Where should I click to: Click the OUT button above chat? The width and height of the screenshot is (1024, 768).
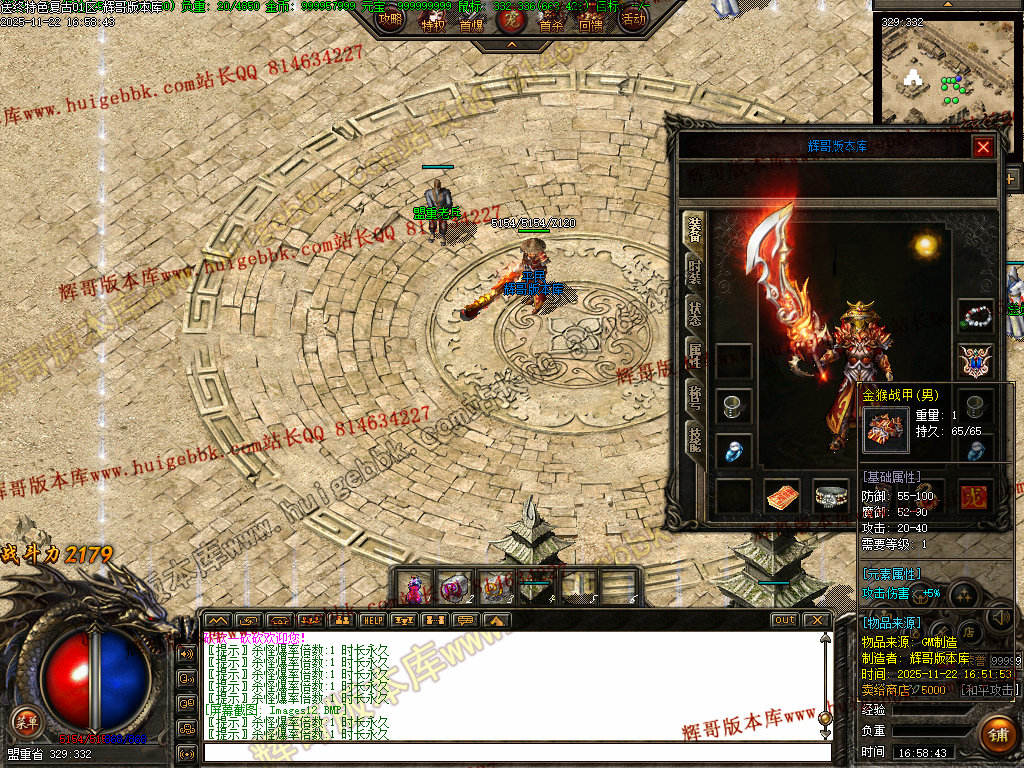point(785,620)
